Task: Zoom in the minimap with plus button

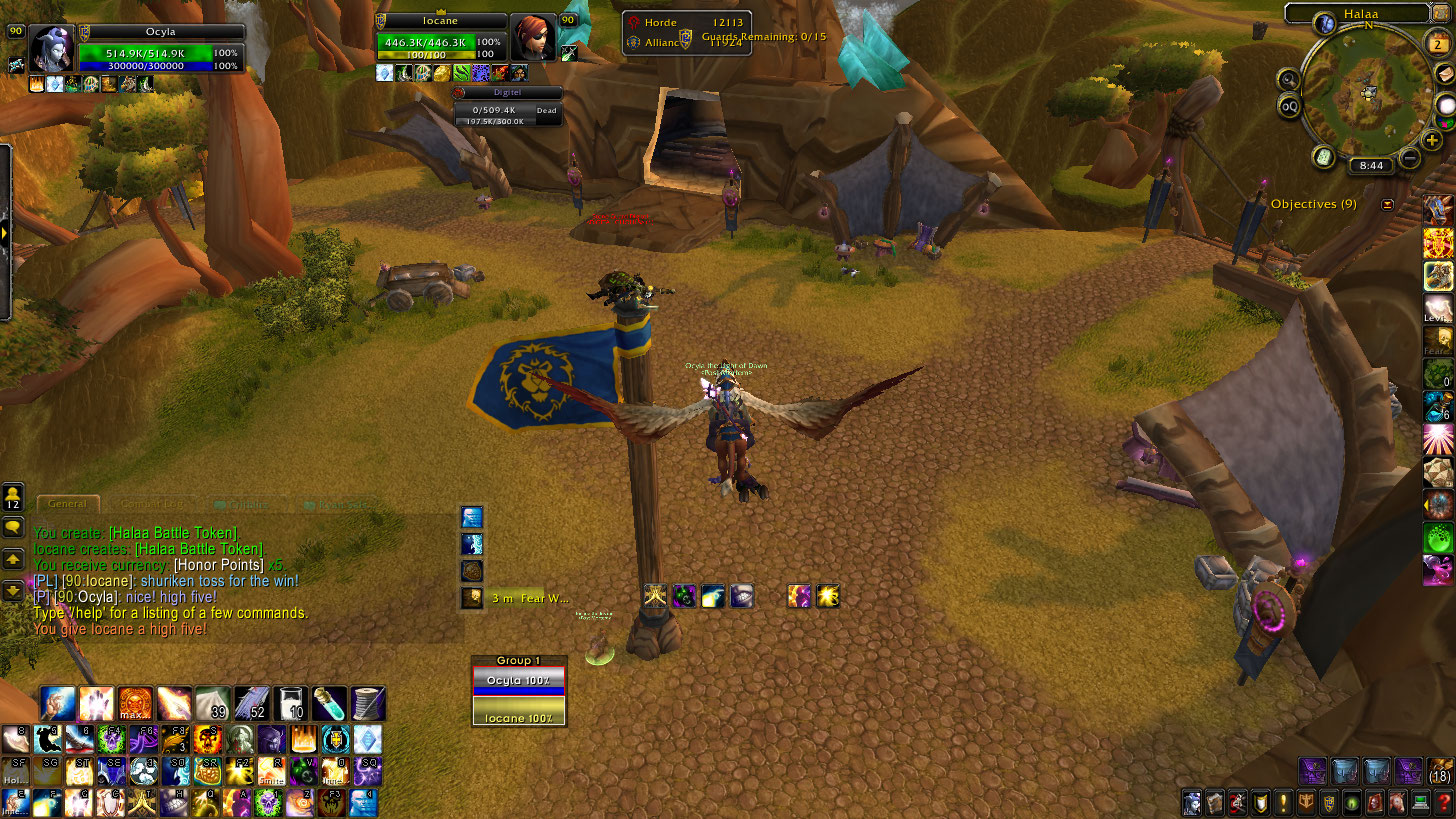Action: pos(1432,141)
